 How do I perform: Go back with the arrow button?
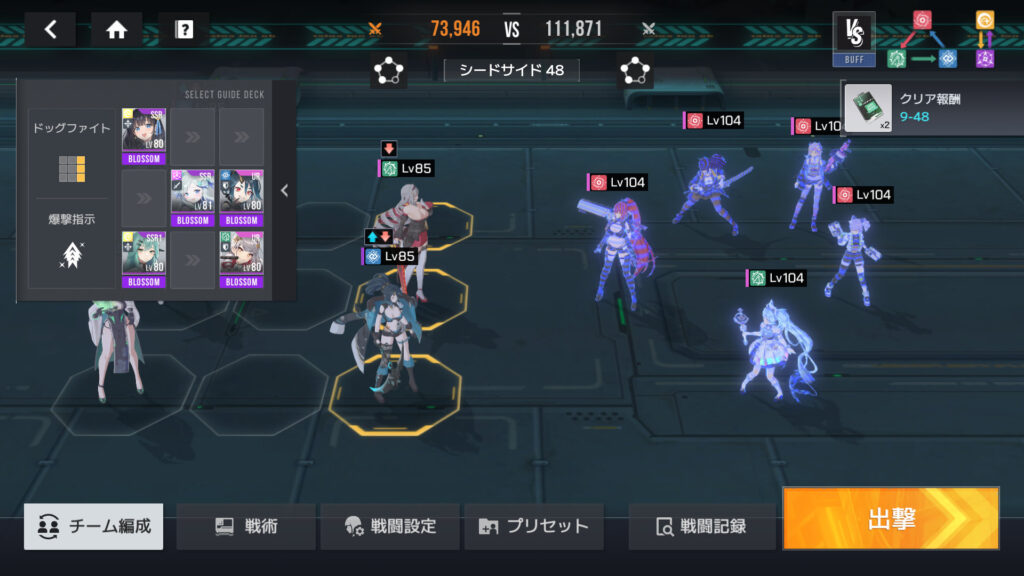[51, 29]
